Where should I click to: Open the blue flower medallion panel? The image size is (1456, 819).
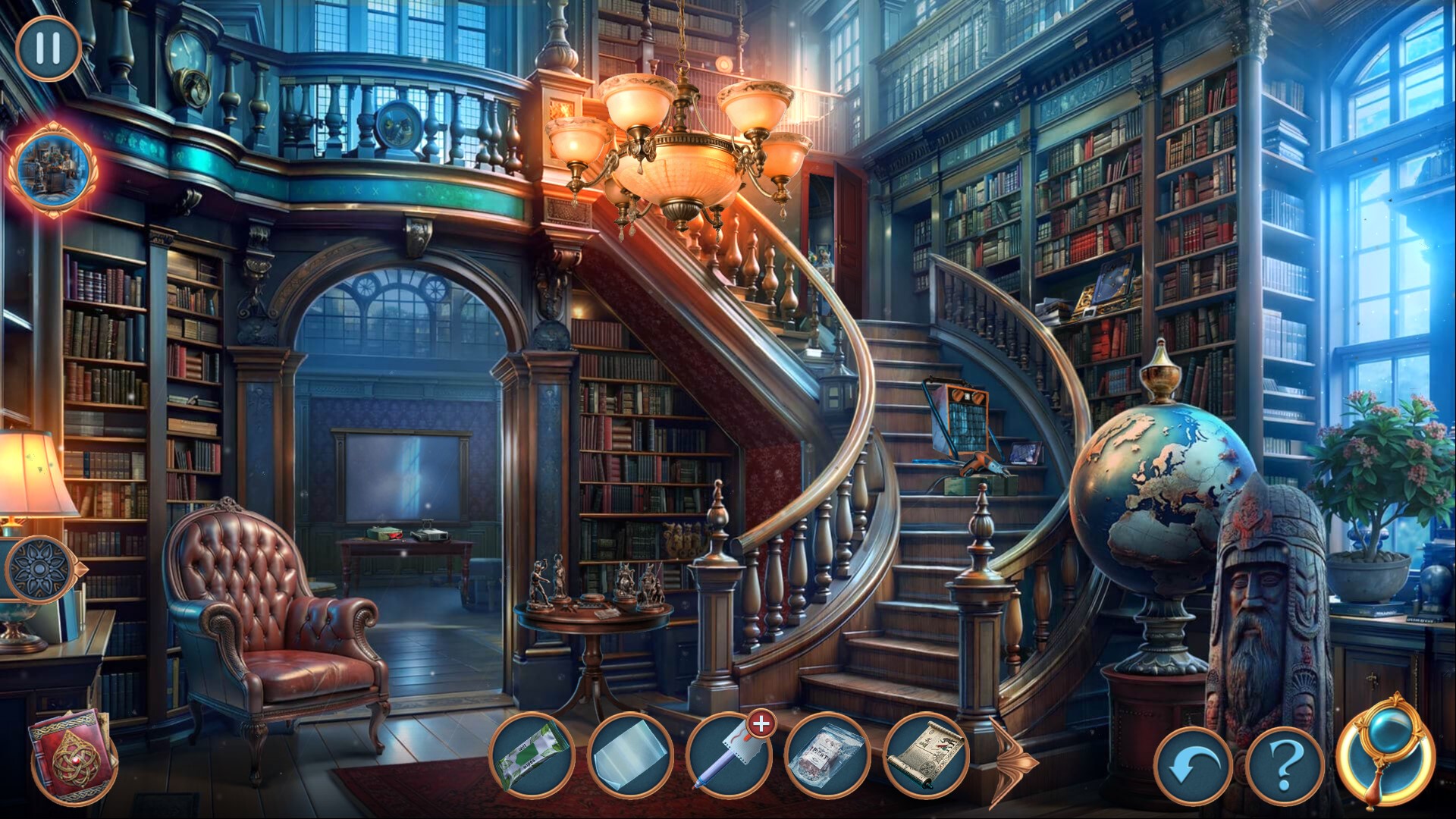[38, 569]
